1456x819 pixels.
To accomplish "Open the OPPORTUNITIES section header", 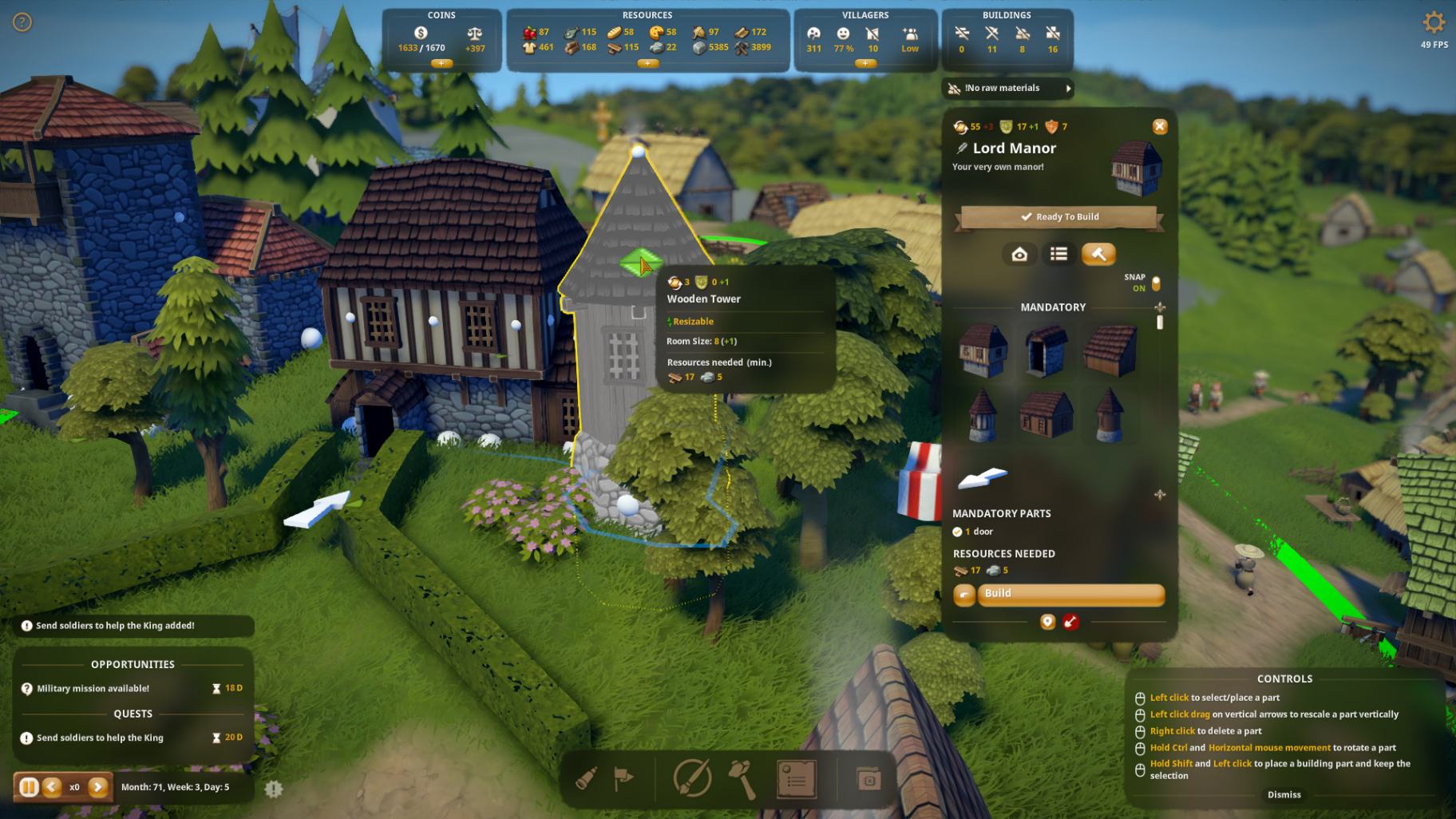I will [133, 664].
